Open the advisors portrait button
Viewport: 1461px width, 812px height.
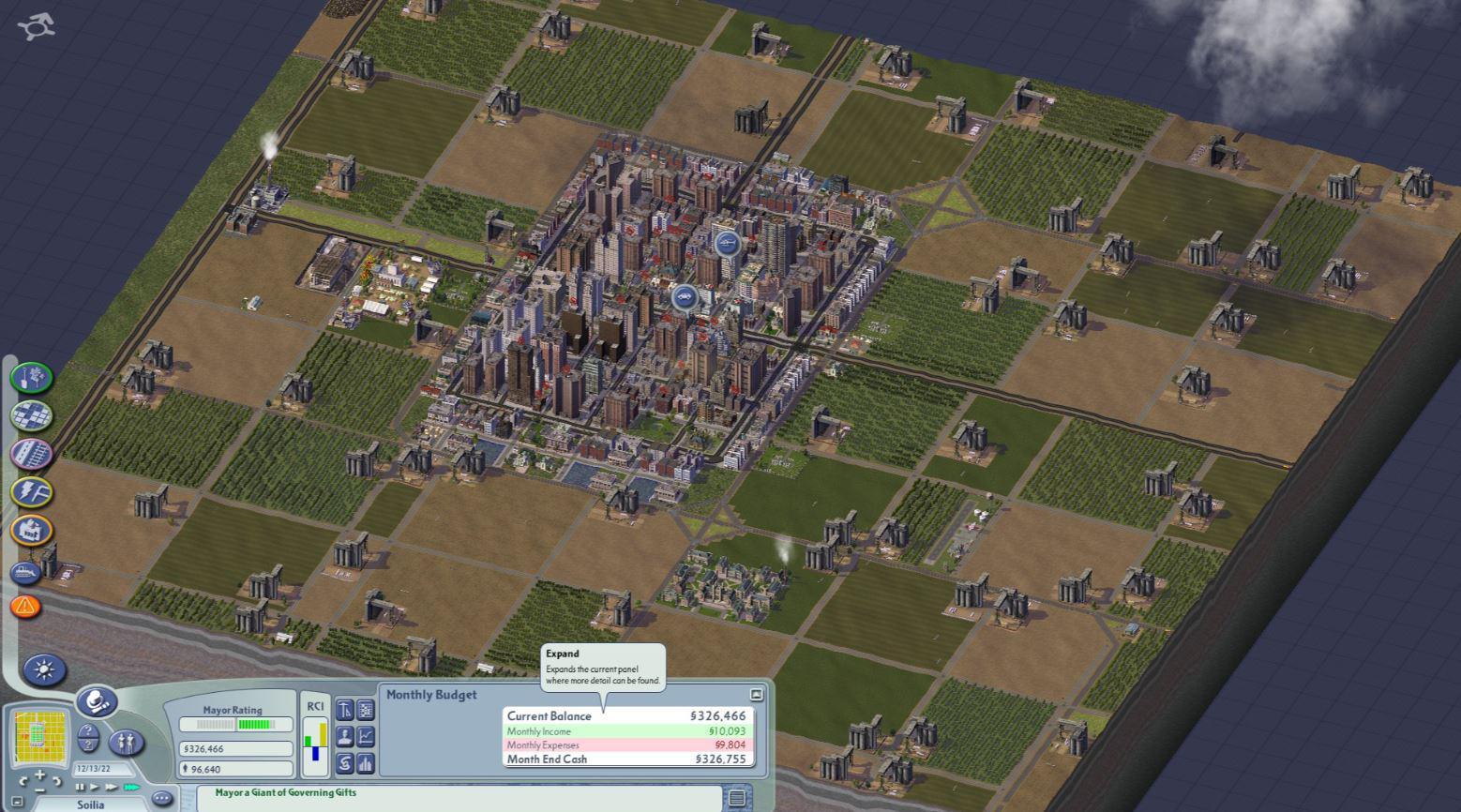click(345, 737)
